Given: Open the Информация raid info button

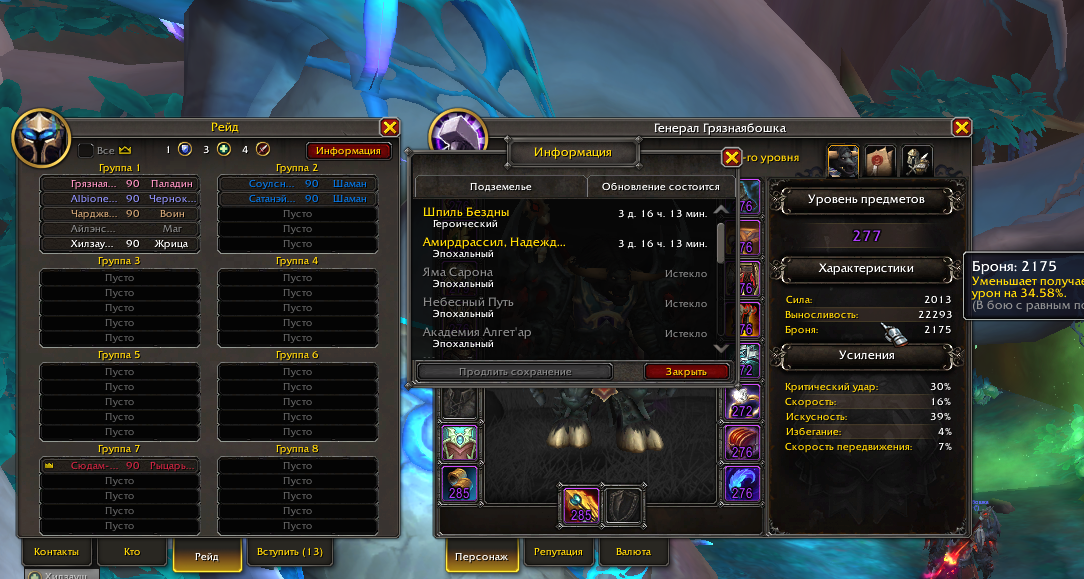Looking at the screenshot, I should pos(347,150).
